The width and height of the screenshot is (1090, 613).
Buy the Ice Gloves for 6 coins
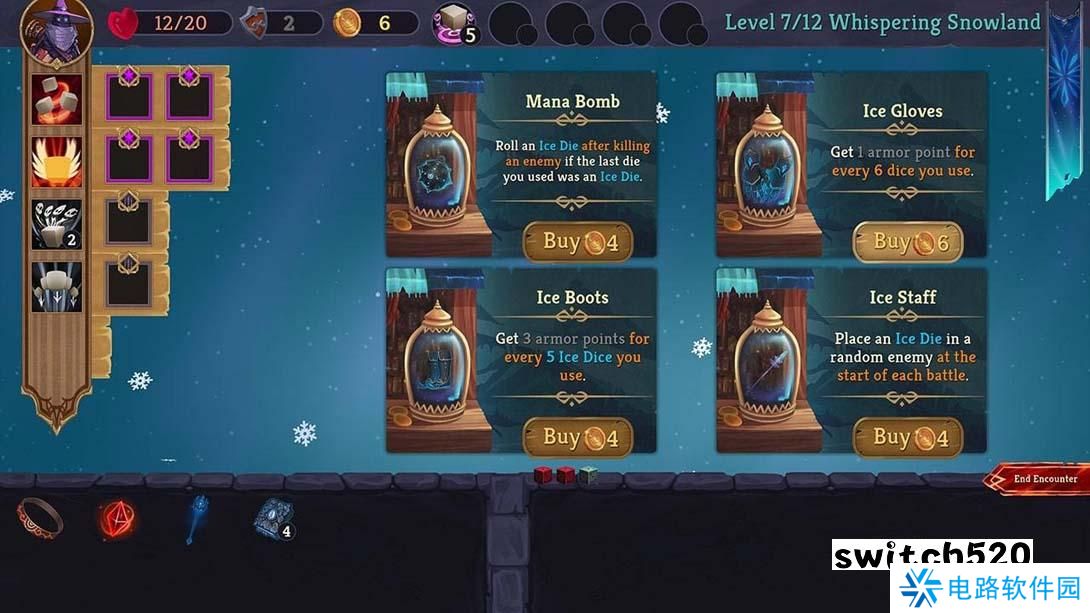tap(907, 241)
